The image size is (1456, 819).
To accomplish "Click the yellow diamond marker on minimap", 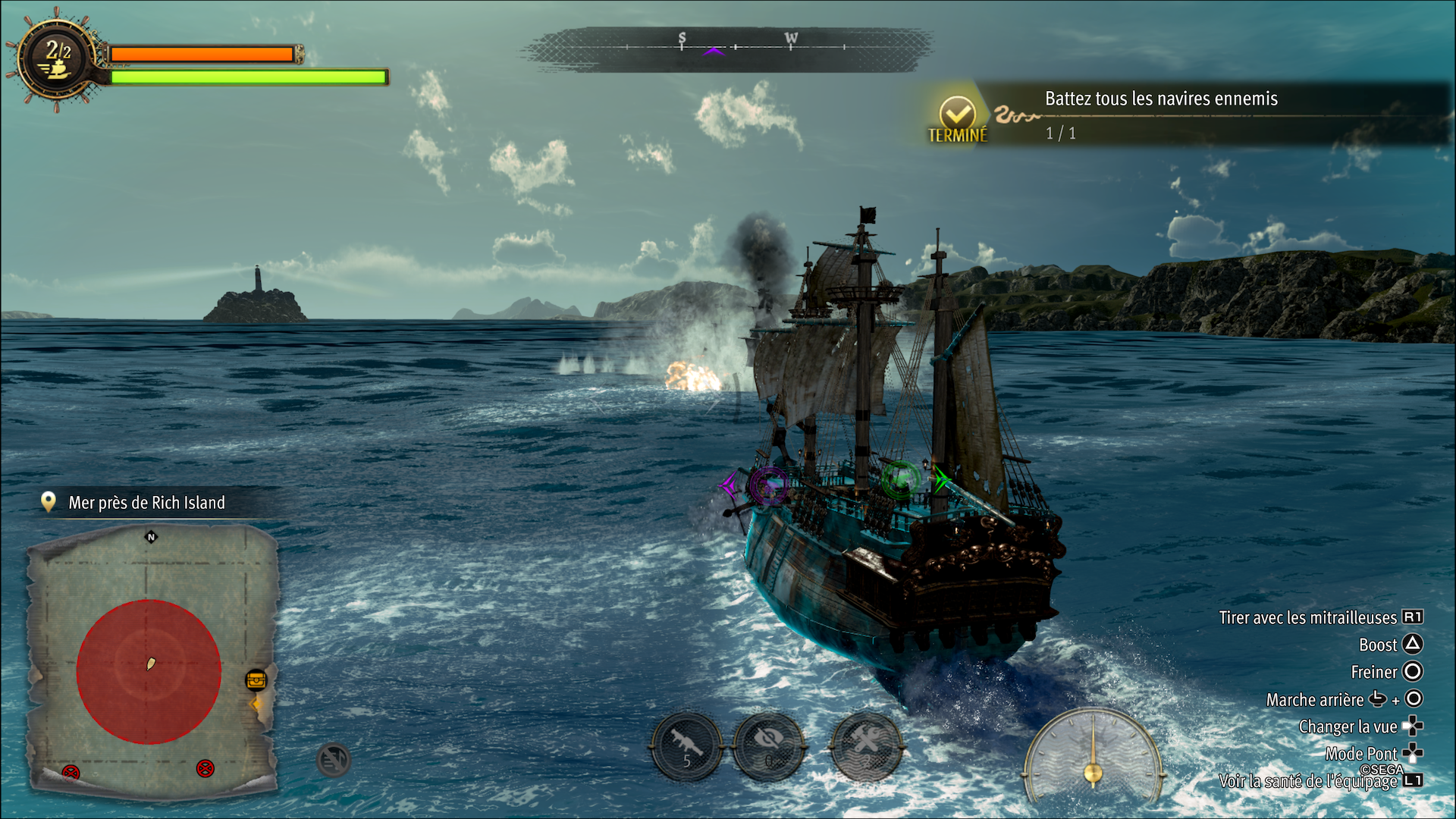I will (256, 704).
